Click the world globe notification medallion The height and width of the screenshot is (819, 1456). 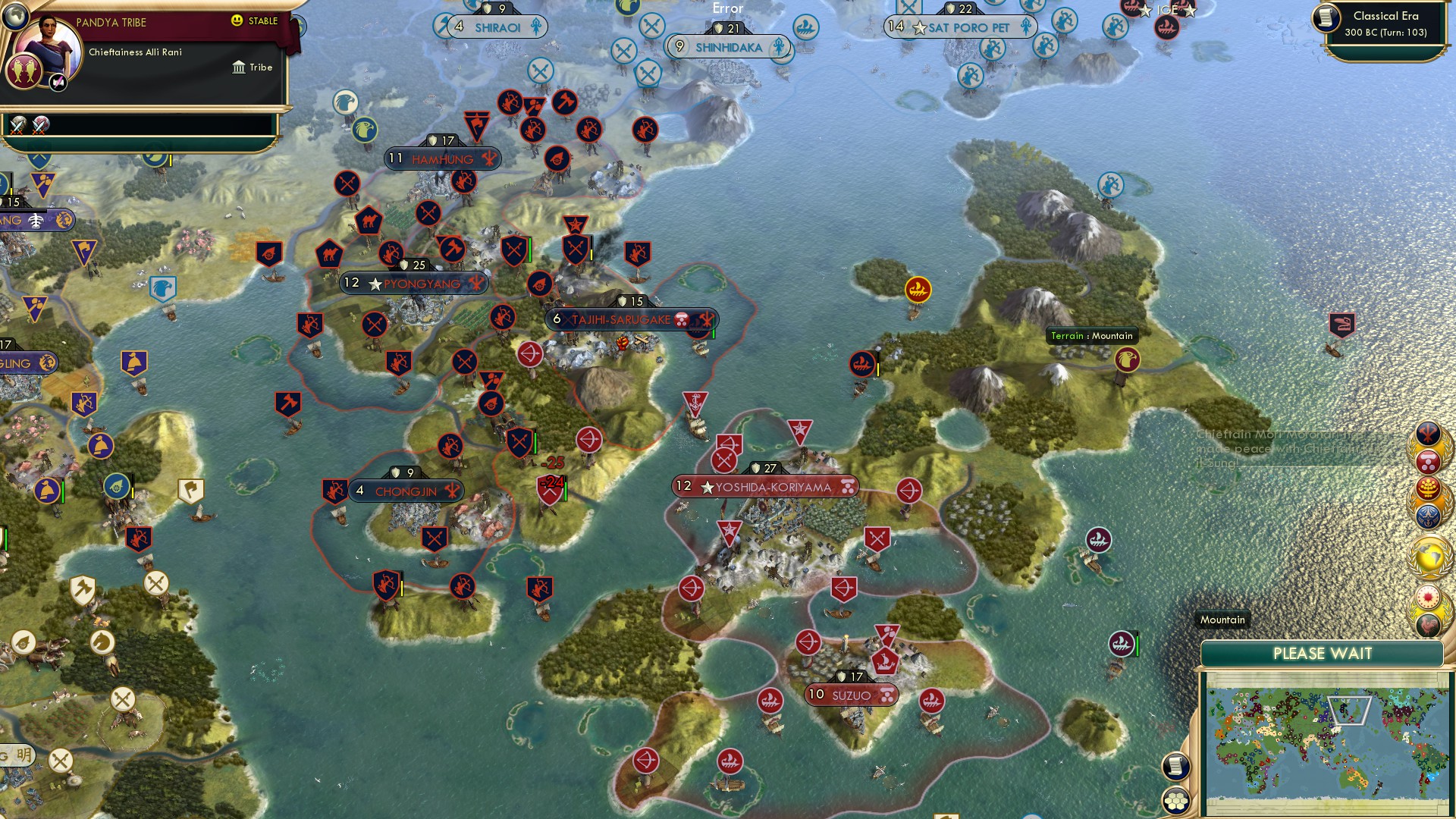click(1429, 555)
